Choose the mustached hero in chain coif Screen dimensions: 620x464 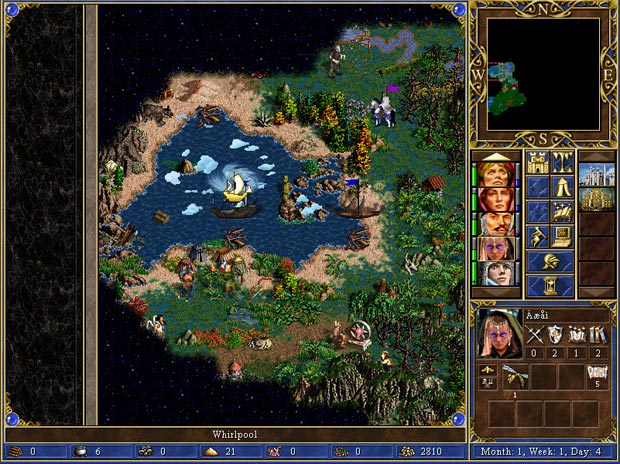pos(494,222)
